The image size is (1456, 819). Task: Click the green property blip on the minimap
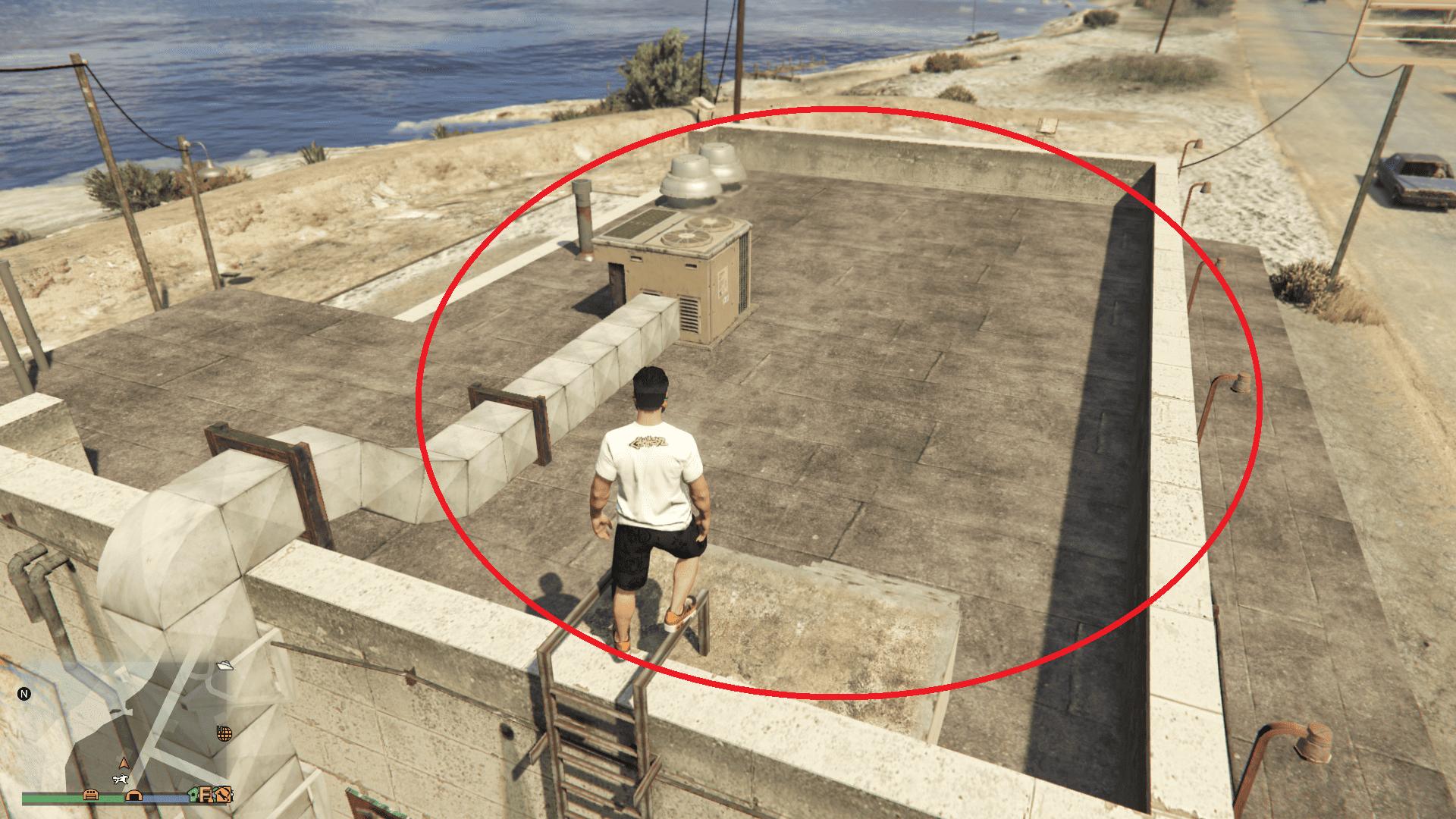click(x=193, y=795)
